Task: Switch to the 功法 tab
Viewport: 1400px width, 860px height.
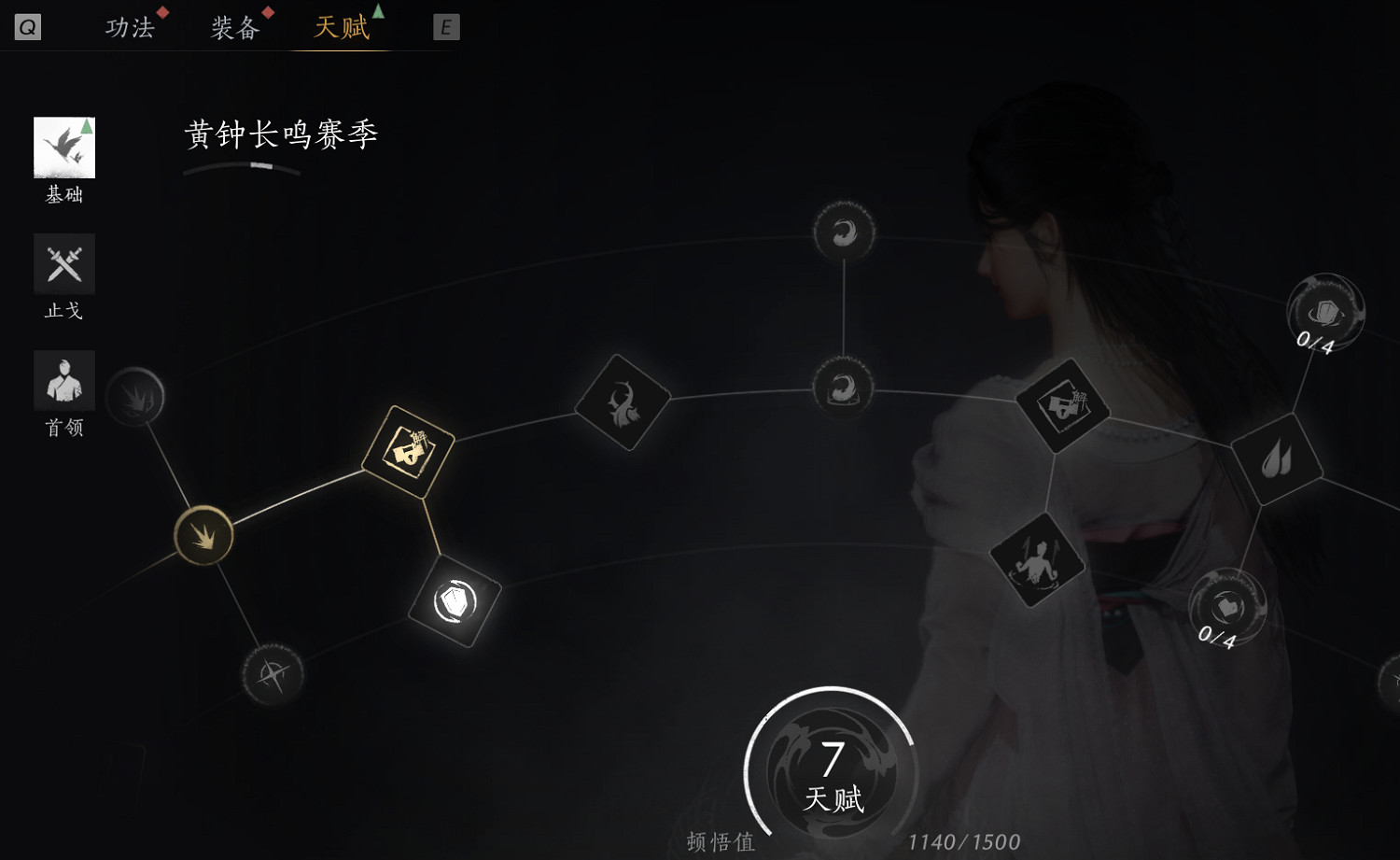Action: [128, 25]
